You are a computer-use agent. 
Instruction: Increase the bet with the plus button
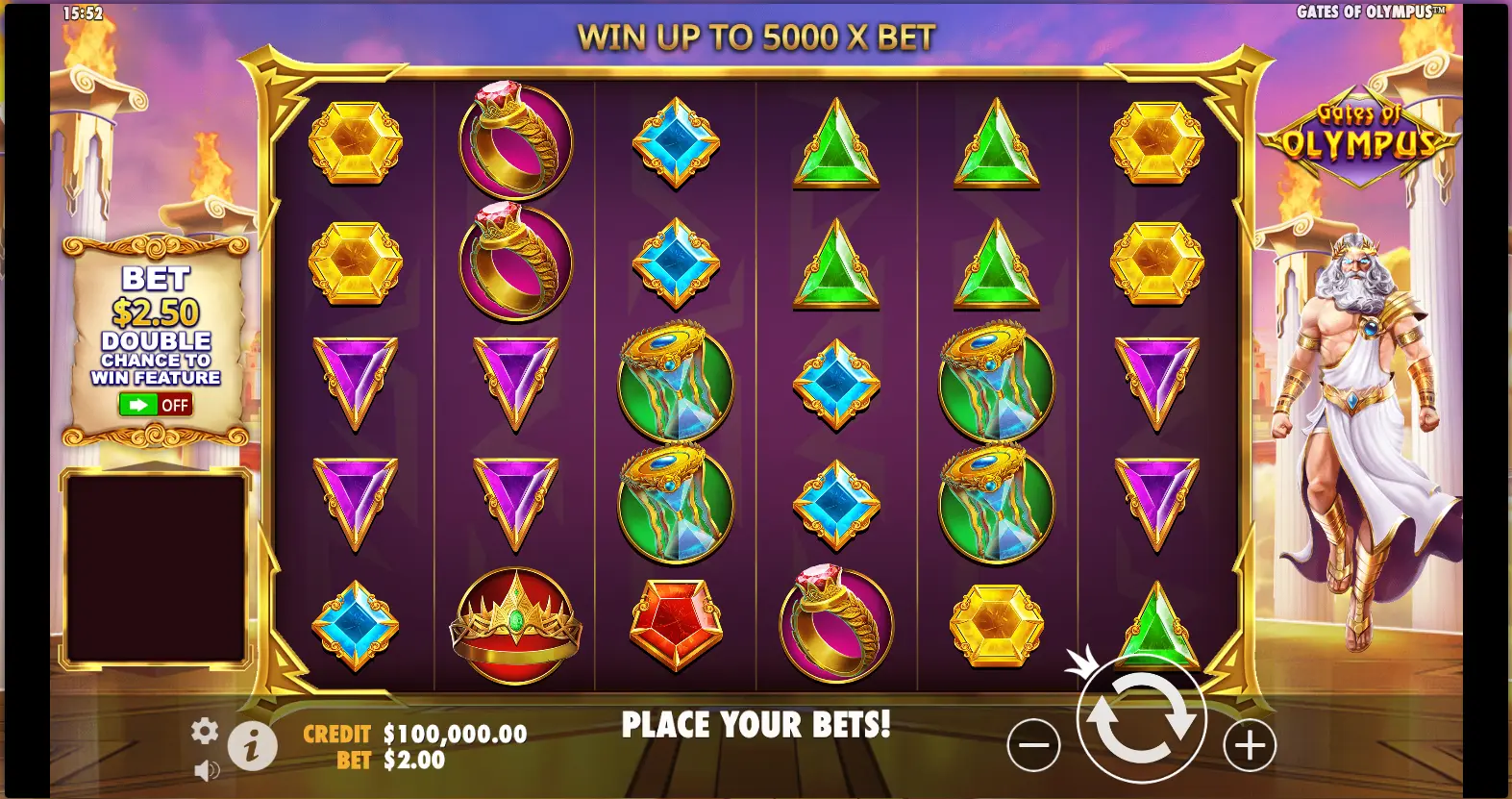click(1250, 745)
